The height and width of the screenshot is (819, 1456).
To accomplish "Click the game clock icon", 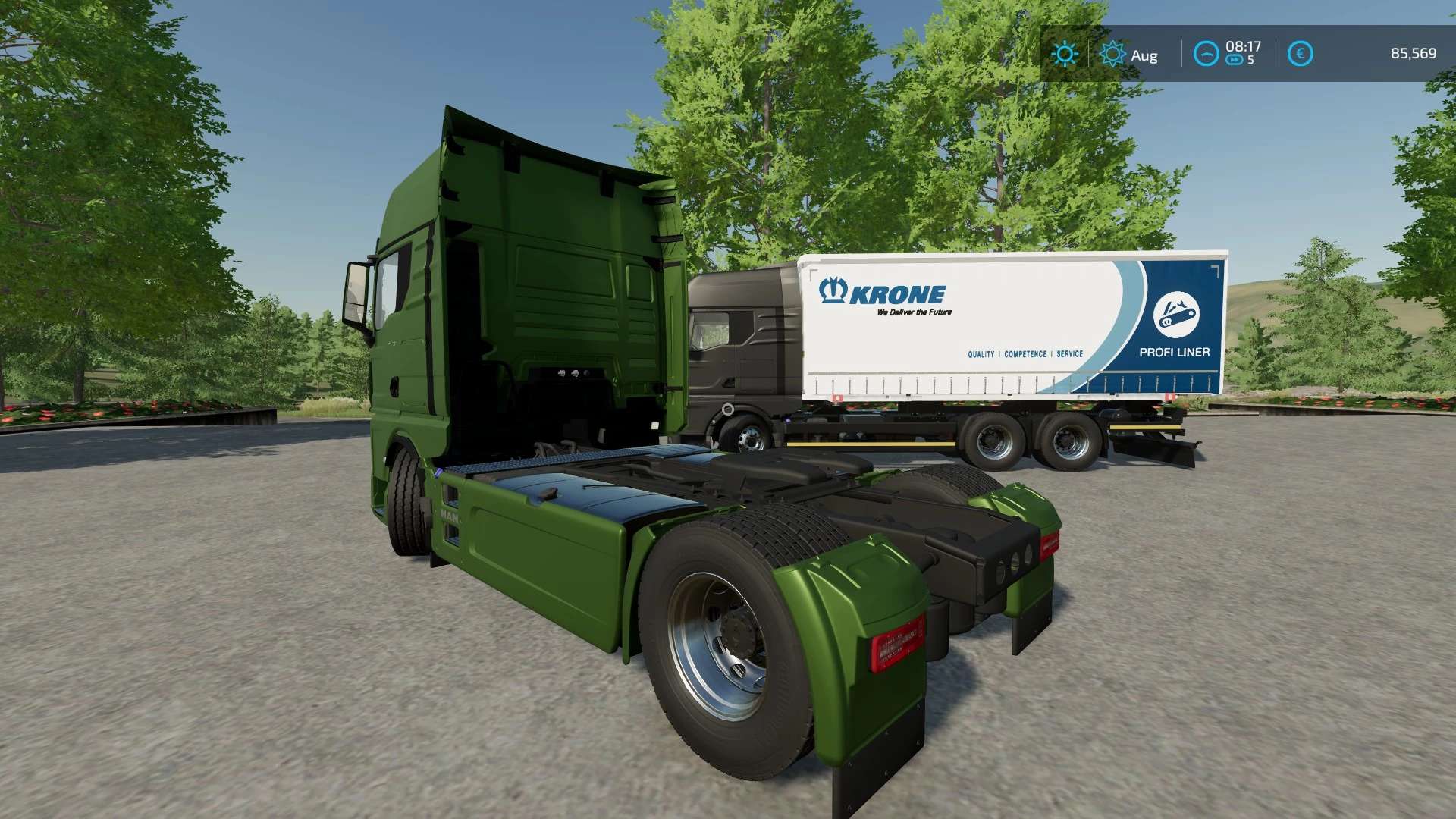I will pyautogui.click(x=1206, y=54).
